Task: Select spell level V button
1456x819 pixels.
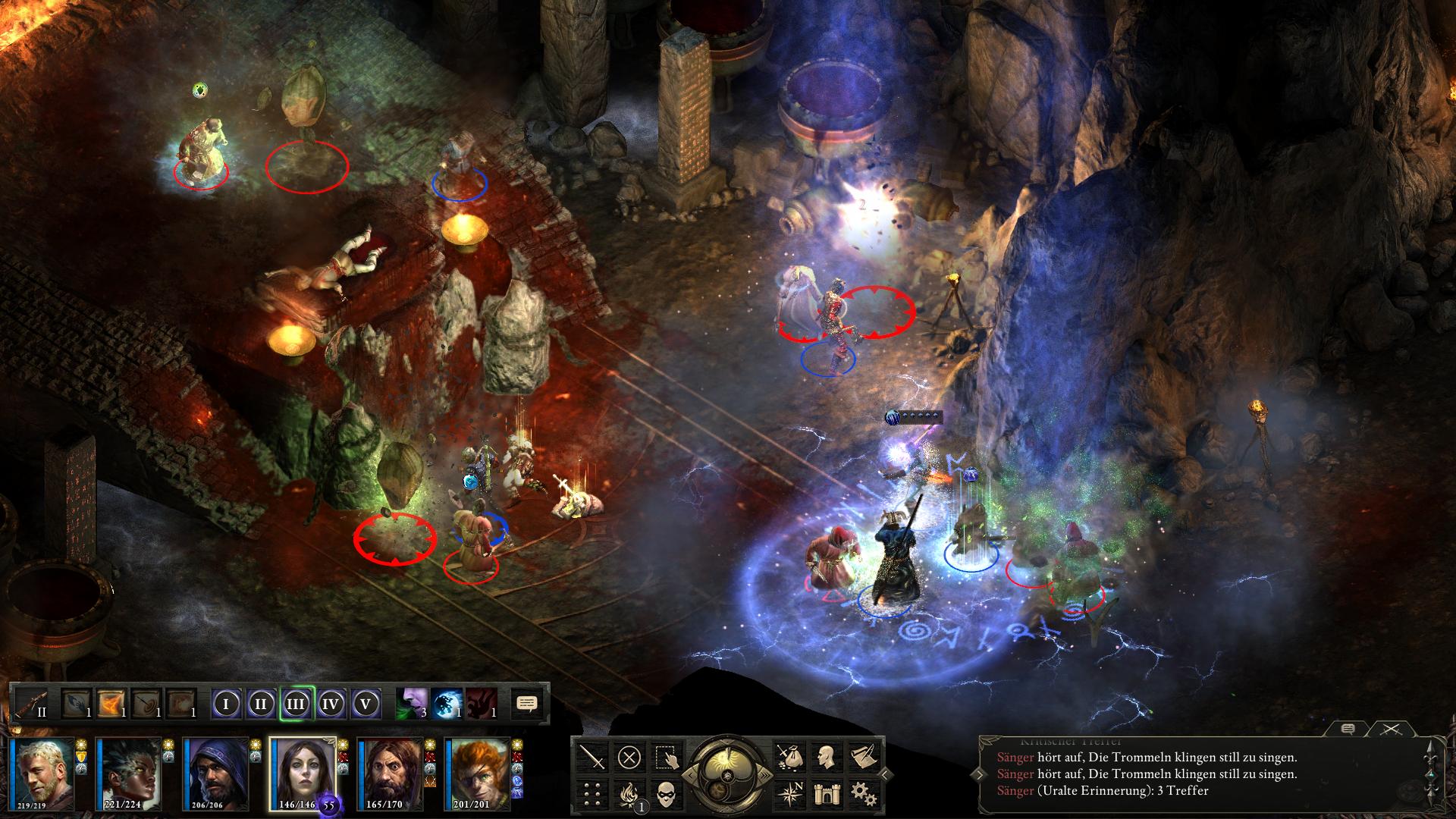Action: pyautogui.click(x=366, y=704)
